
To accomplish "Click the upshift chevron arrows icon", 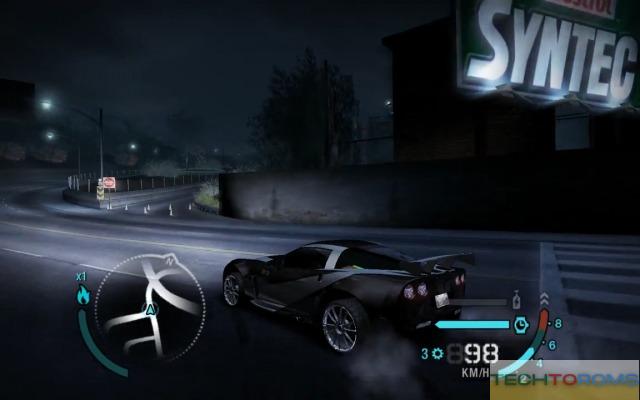I will pos(543,298).
